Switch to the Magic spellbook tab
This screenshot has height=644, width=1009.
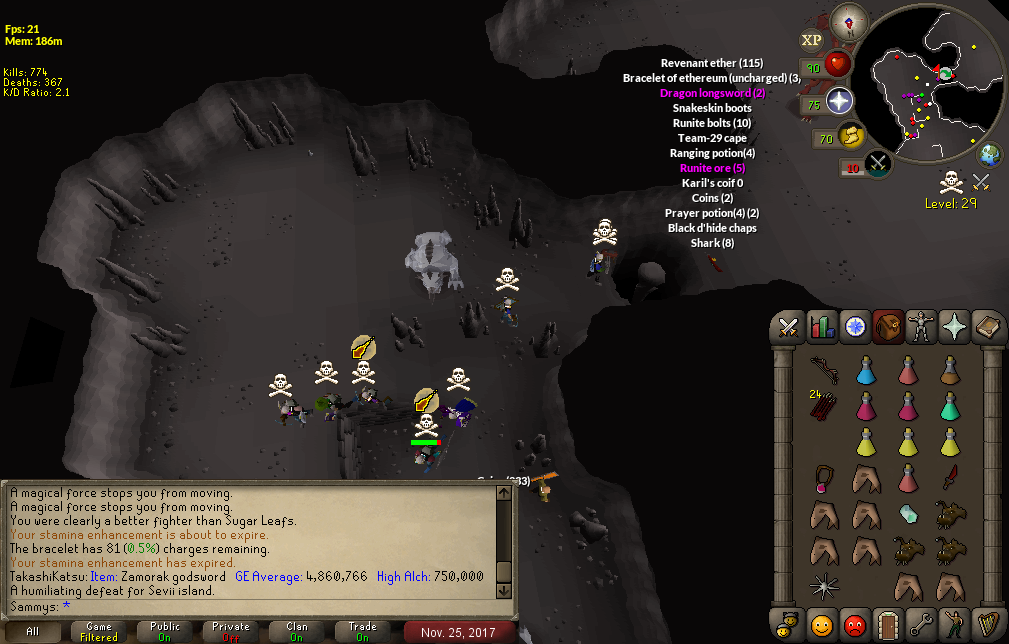point(986,327)
